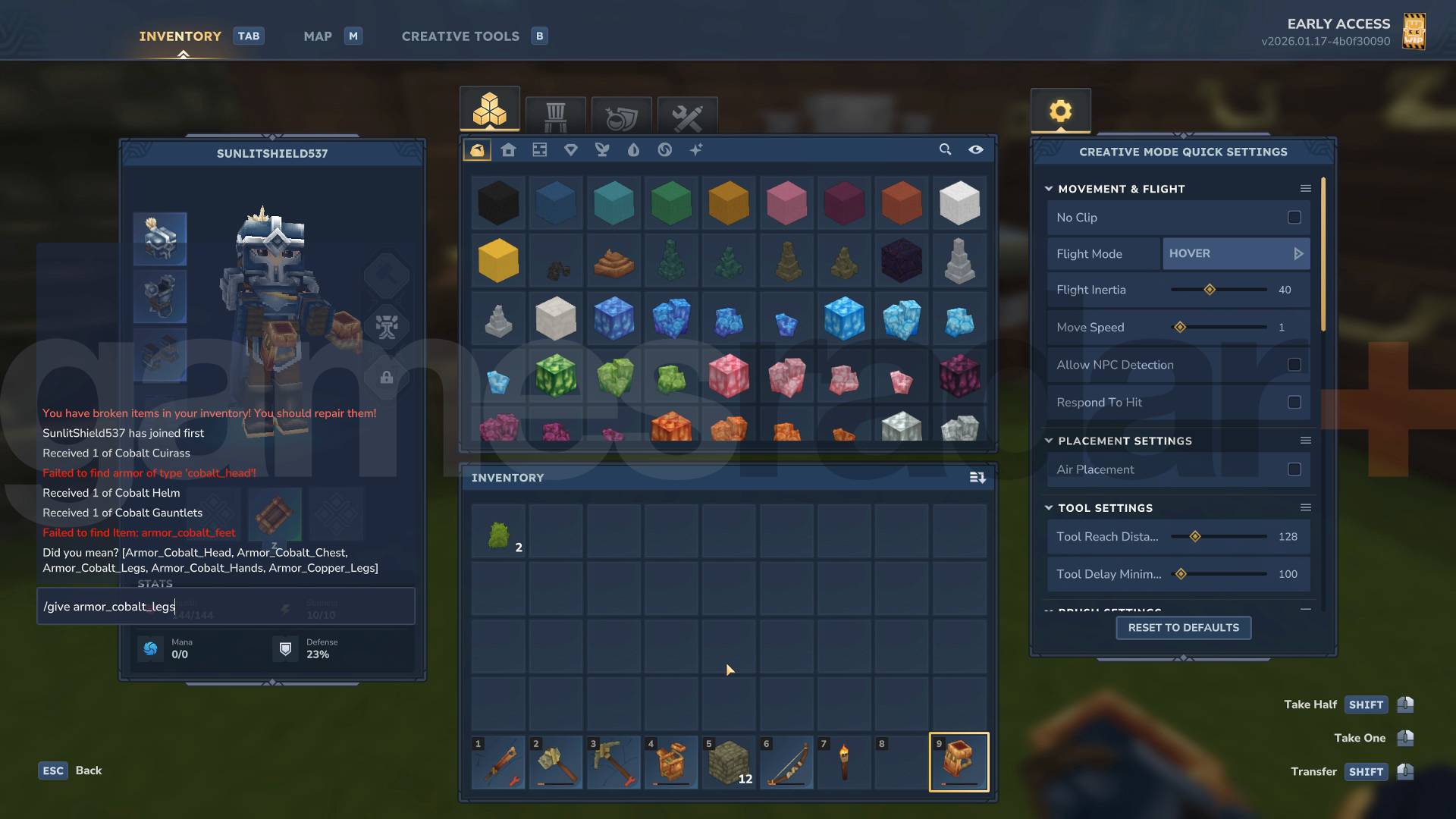Click the plant category filter icon

pos(603,150)
